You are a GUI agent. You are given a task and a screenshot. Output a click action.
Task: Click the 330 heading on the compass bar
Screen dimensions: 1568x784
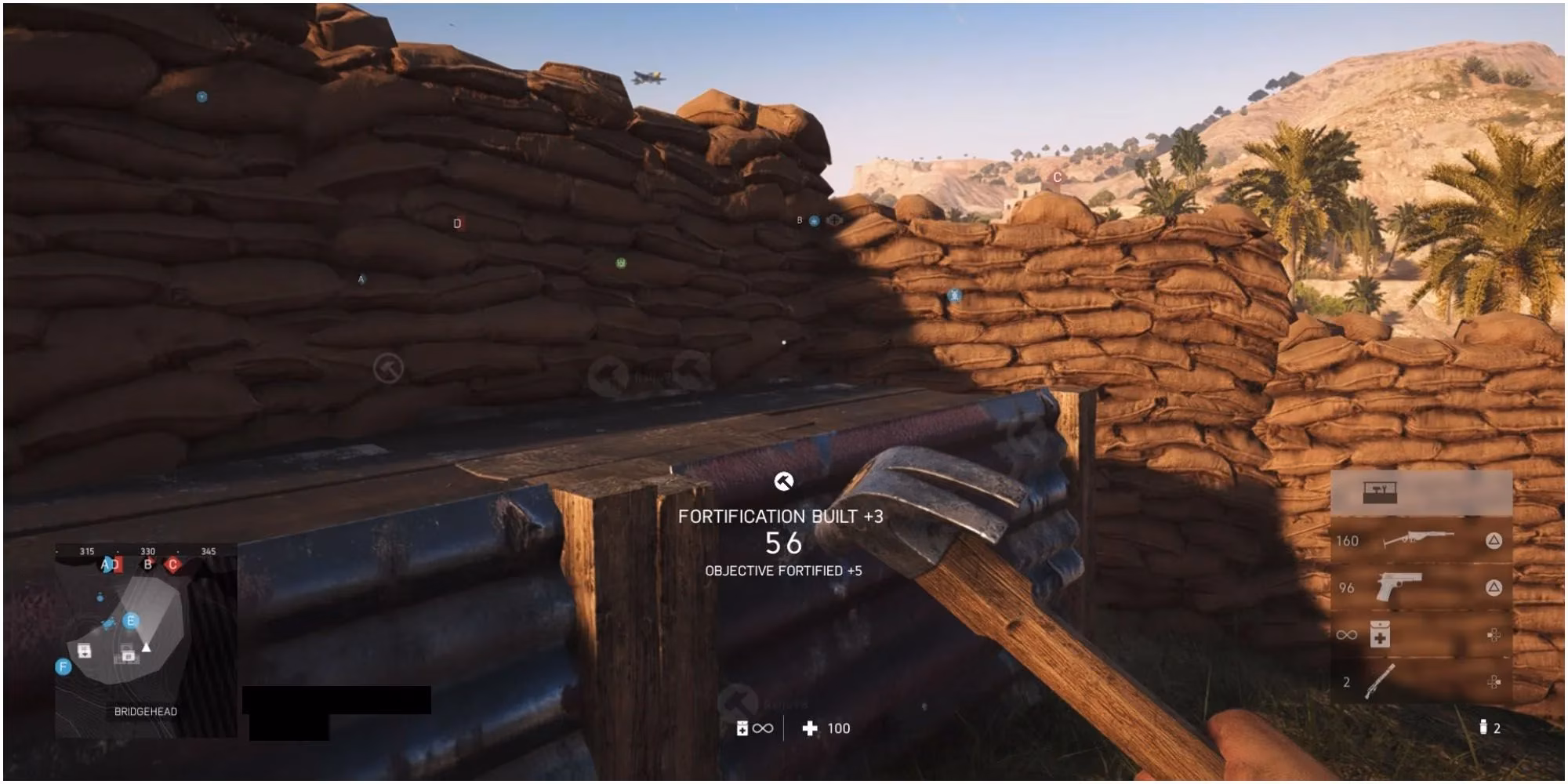coord(147,552)
